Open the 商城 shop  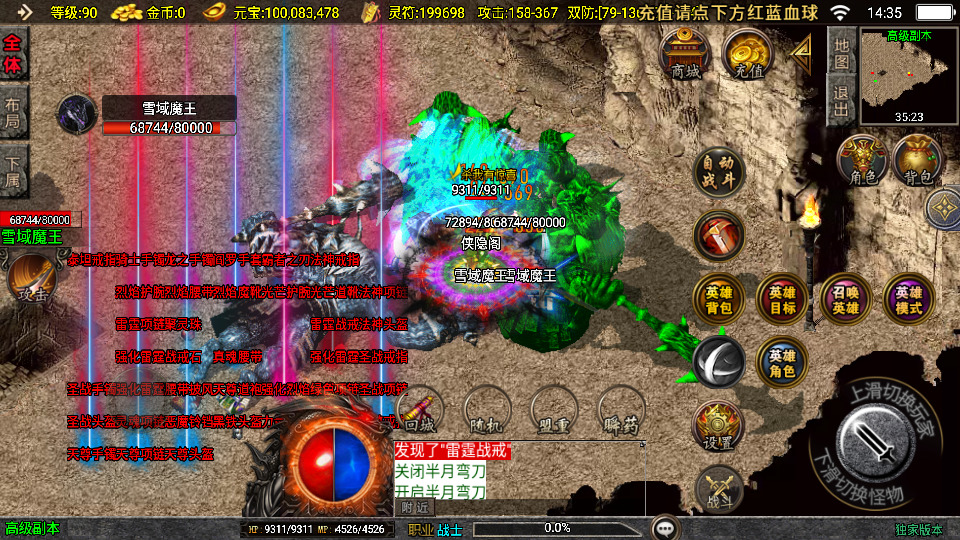click(x=686, y=53)
